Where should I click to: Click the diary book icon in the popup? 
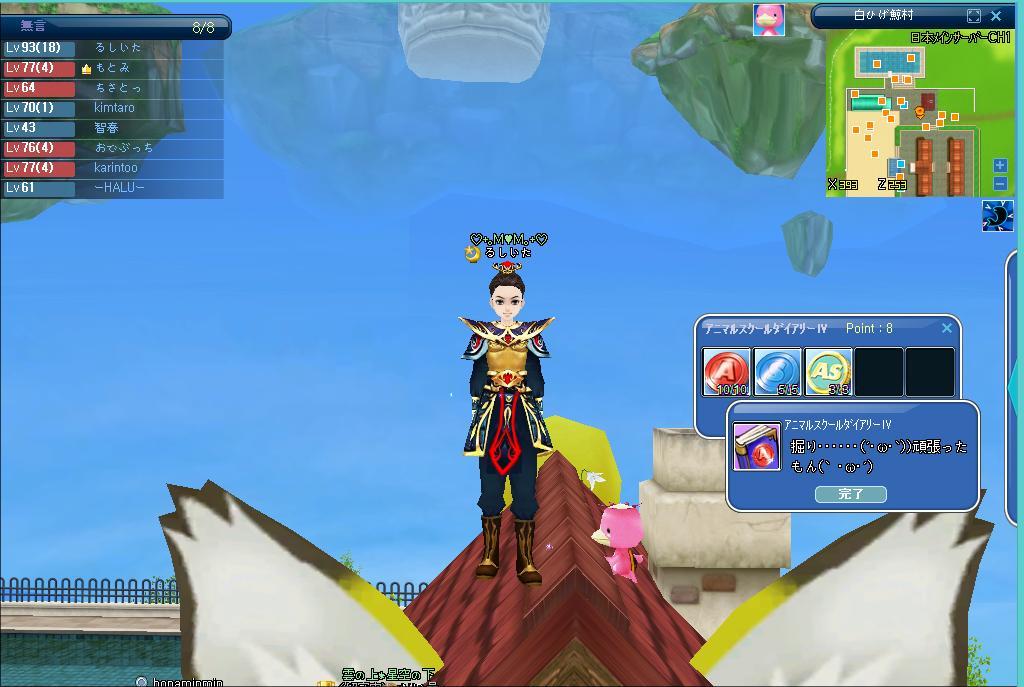click(756, 446)
